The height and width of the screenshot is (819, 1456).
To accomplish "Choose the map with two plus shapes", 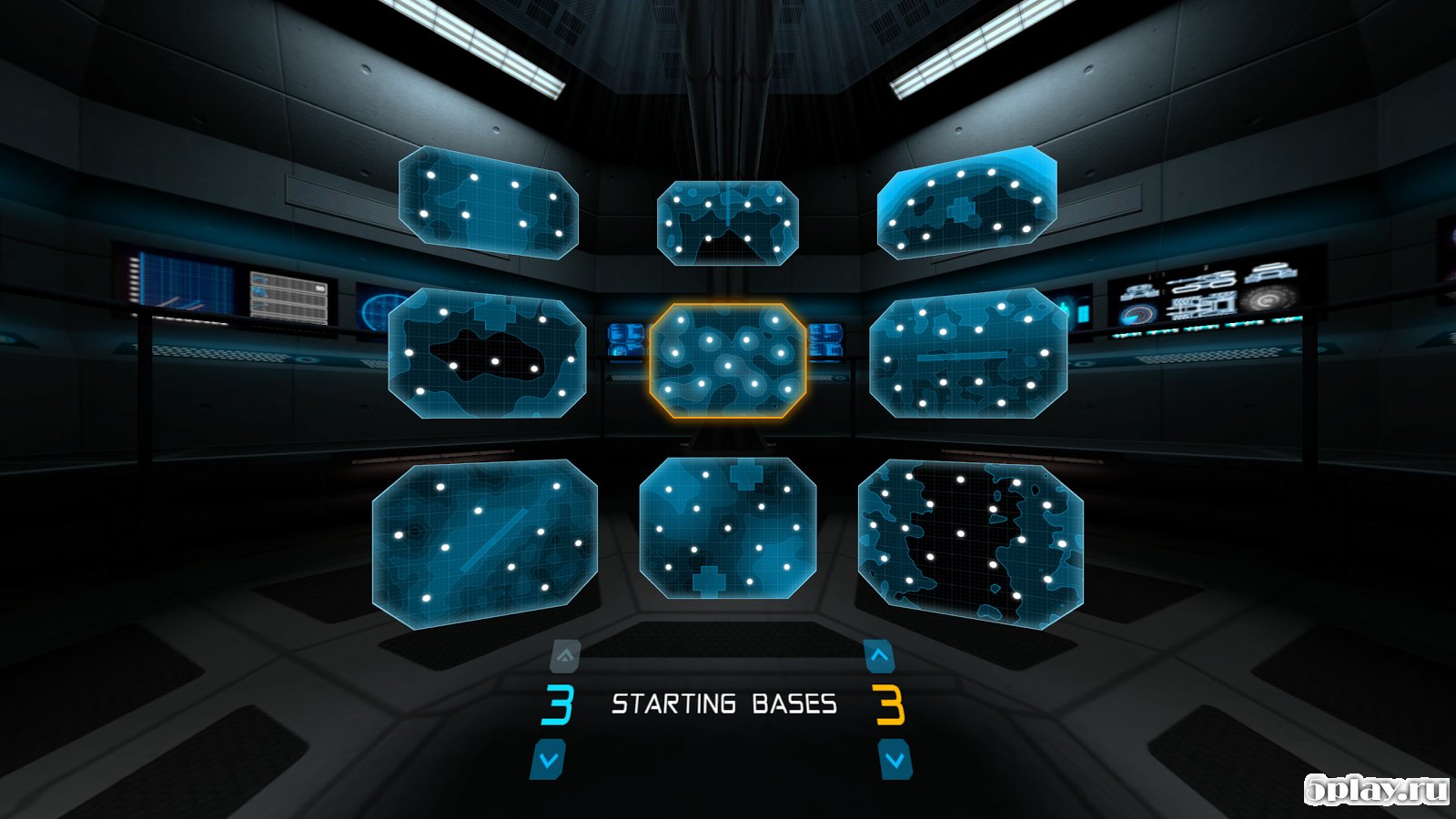I will click(727, 528).
